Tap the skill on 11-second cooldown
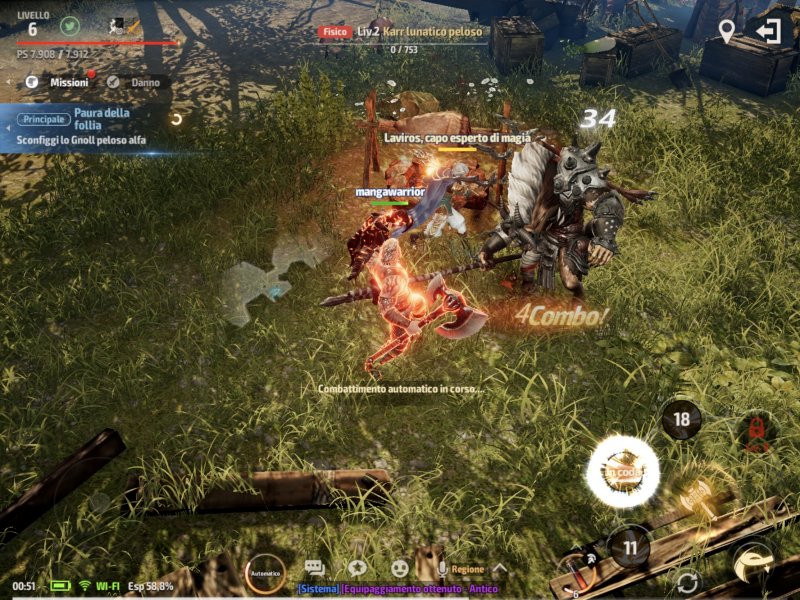This screenshot has height=600, width=800. pyautogui.click(x=630, y=547)
